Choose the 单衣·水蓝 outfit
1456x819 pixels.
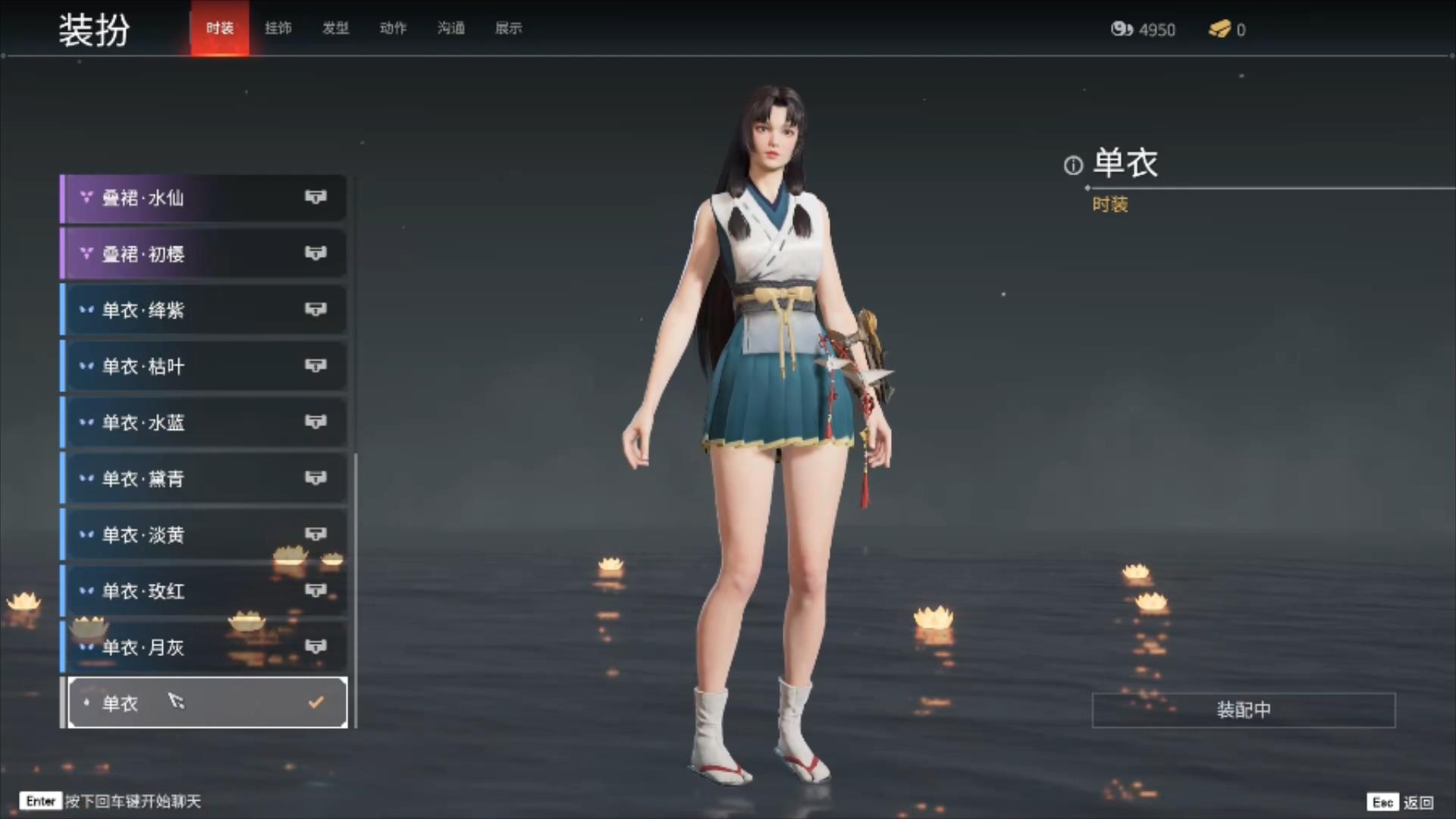pos(203,422)
